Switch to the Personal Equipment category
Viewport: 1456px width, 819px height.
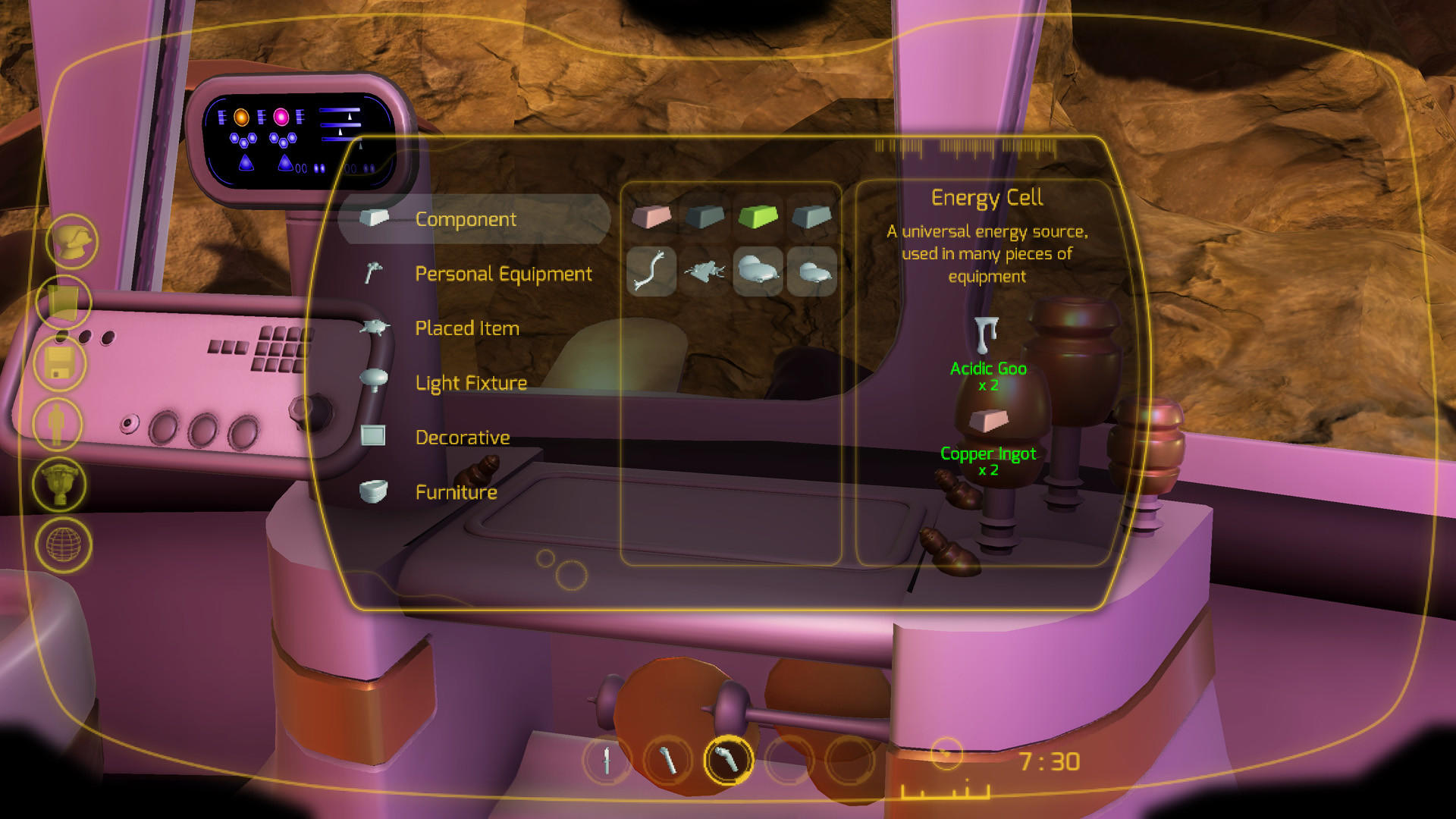click(503, 274)
